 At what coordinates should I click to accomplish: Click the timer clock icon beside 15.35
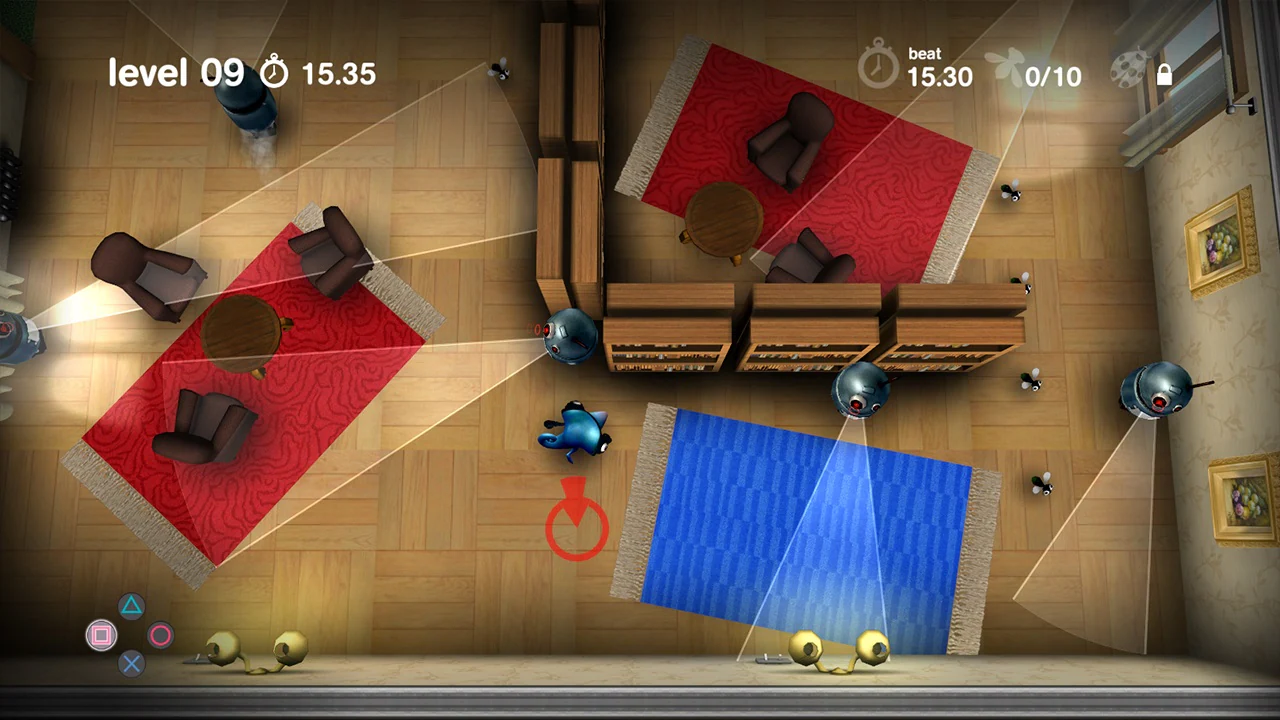[276, 73]
